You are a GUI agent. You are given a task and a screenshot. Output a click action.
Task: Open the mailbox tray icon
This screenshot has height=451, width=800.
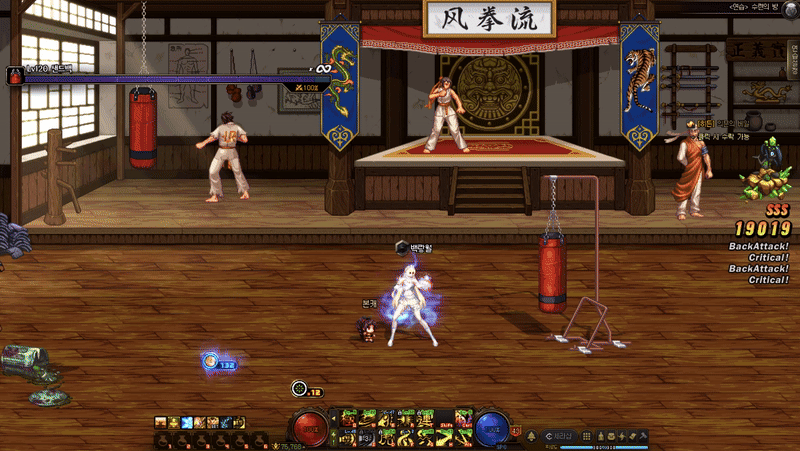[x=611, y=436]
